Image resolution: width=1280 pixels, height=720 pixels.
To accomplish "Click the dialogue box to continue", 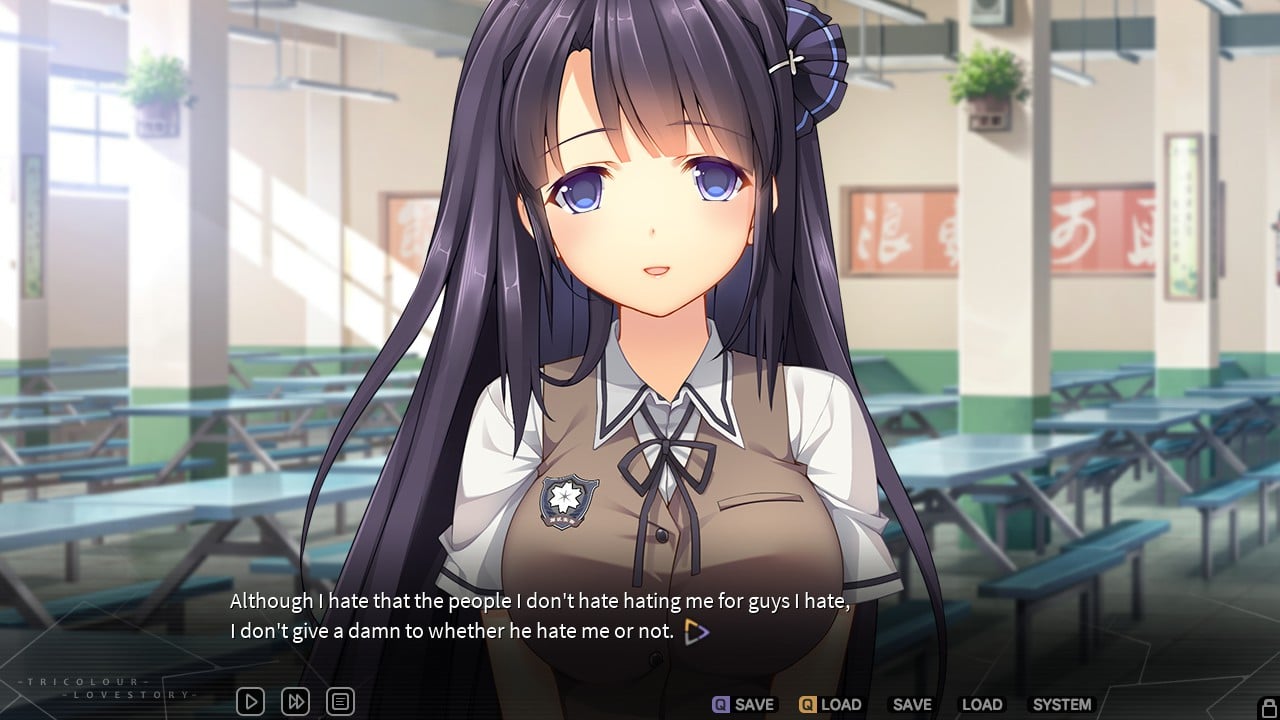I will (450, 616).
